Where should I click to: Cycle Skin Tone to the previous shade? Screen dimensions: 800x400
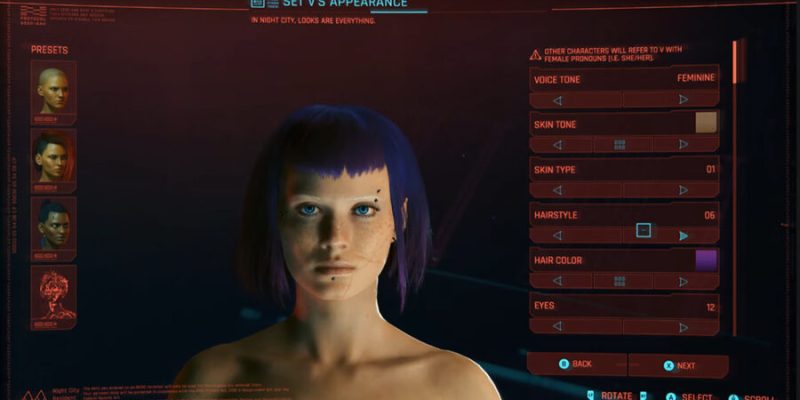tap(557, 145)
